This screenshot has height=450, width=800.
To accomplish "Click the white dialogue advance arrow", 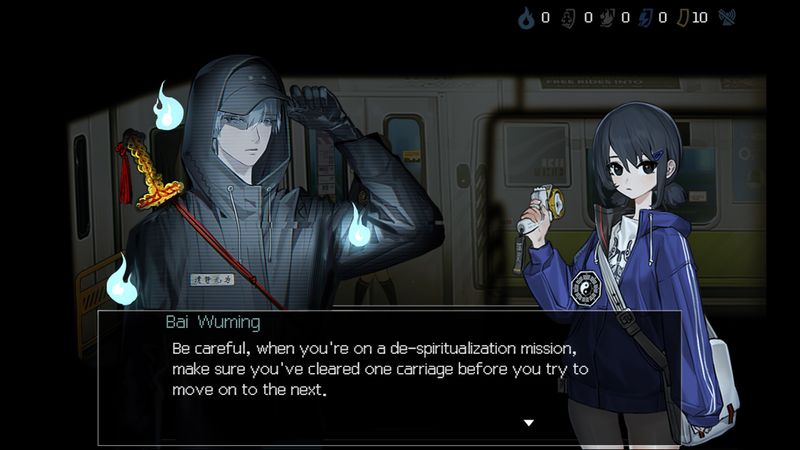I will point(529,423).
